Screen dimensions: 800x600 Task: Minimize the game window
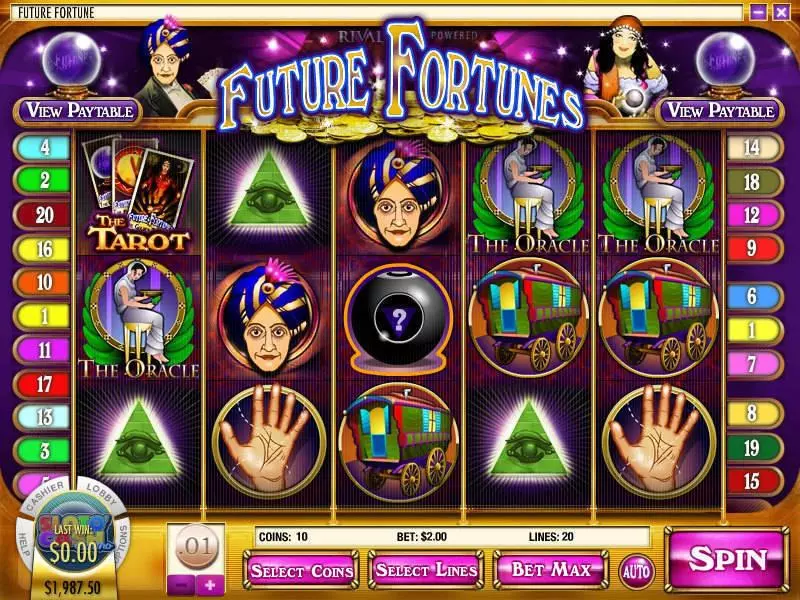tap(758, 12)
